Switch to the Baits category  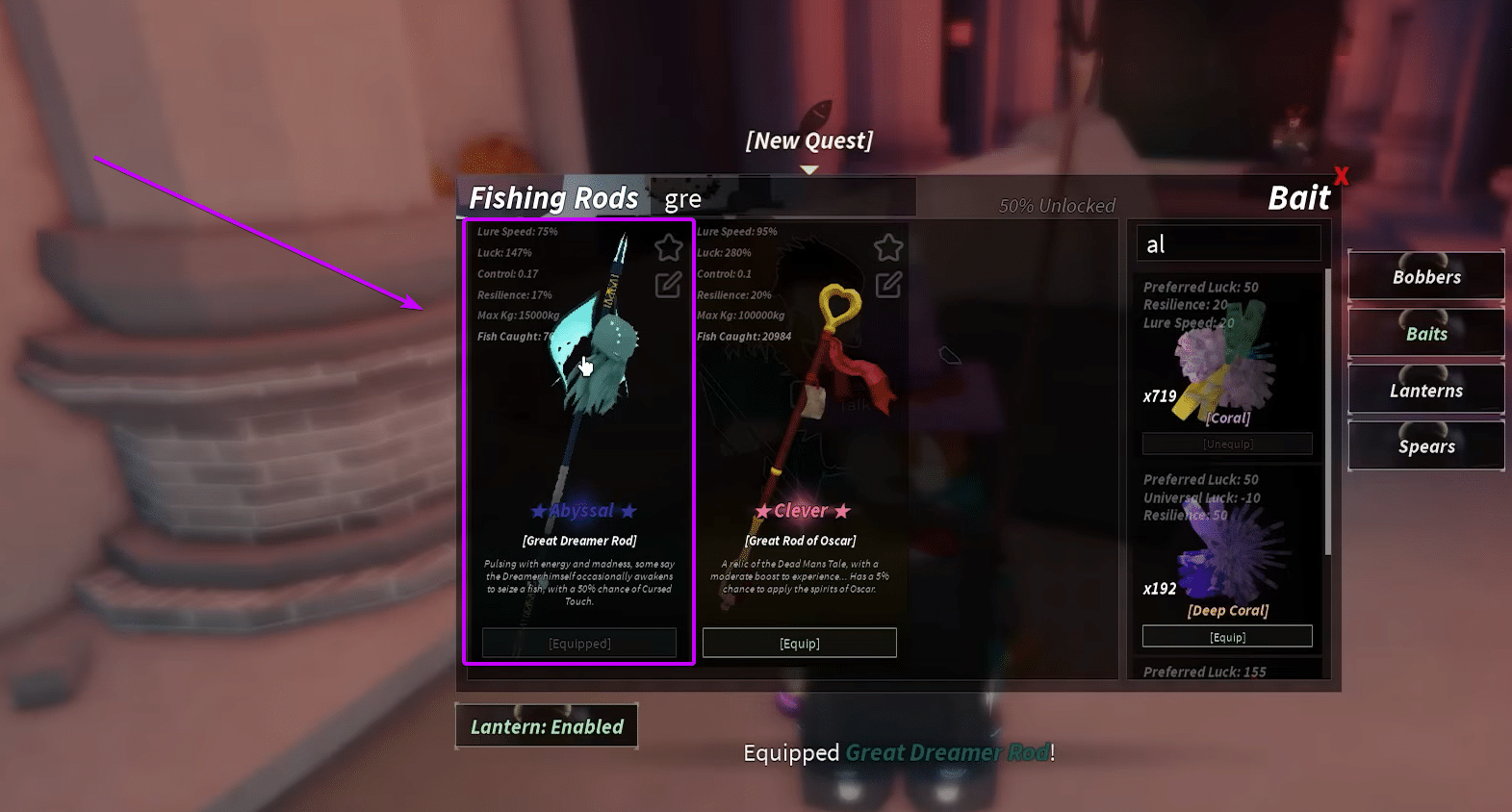tap(1425, 334)
